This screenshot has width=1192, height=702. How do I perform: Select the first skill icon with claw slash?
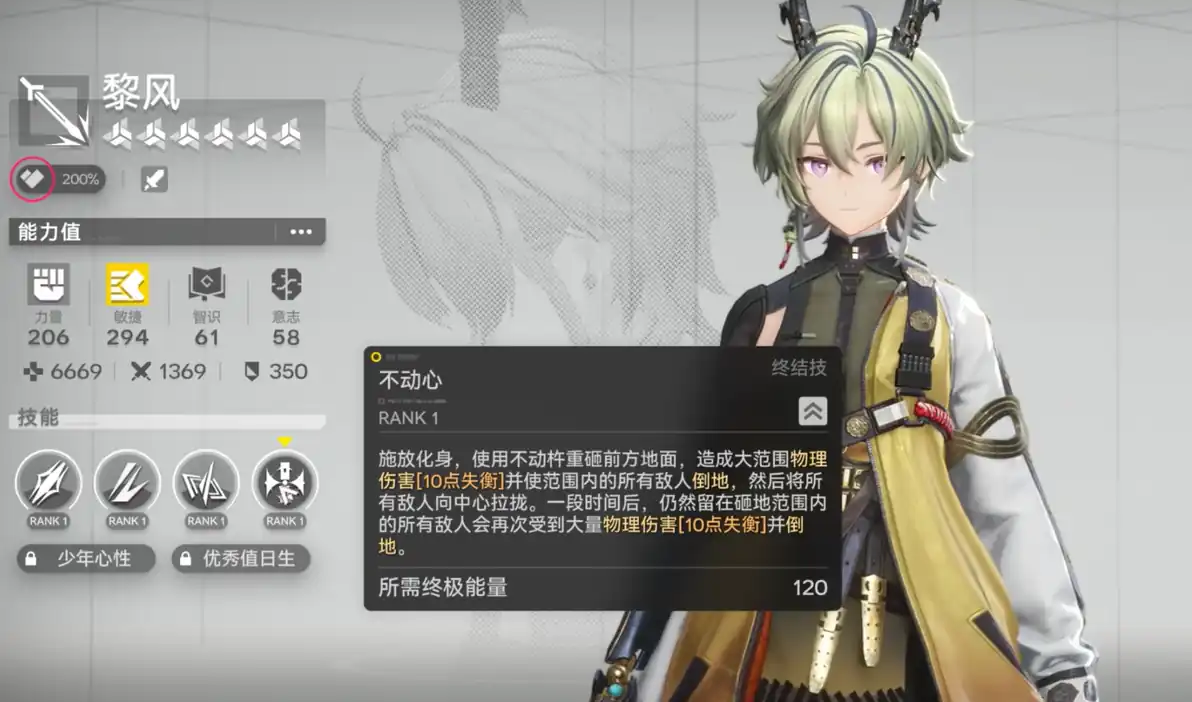(x=48, y=483)
